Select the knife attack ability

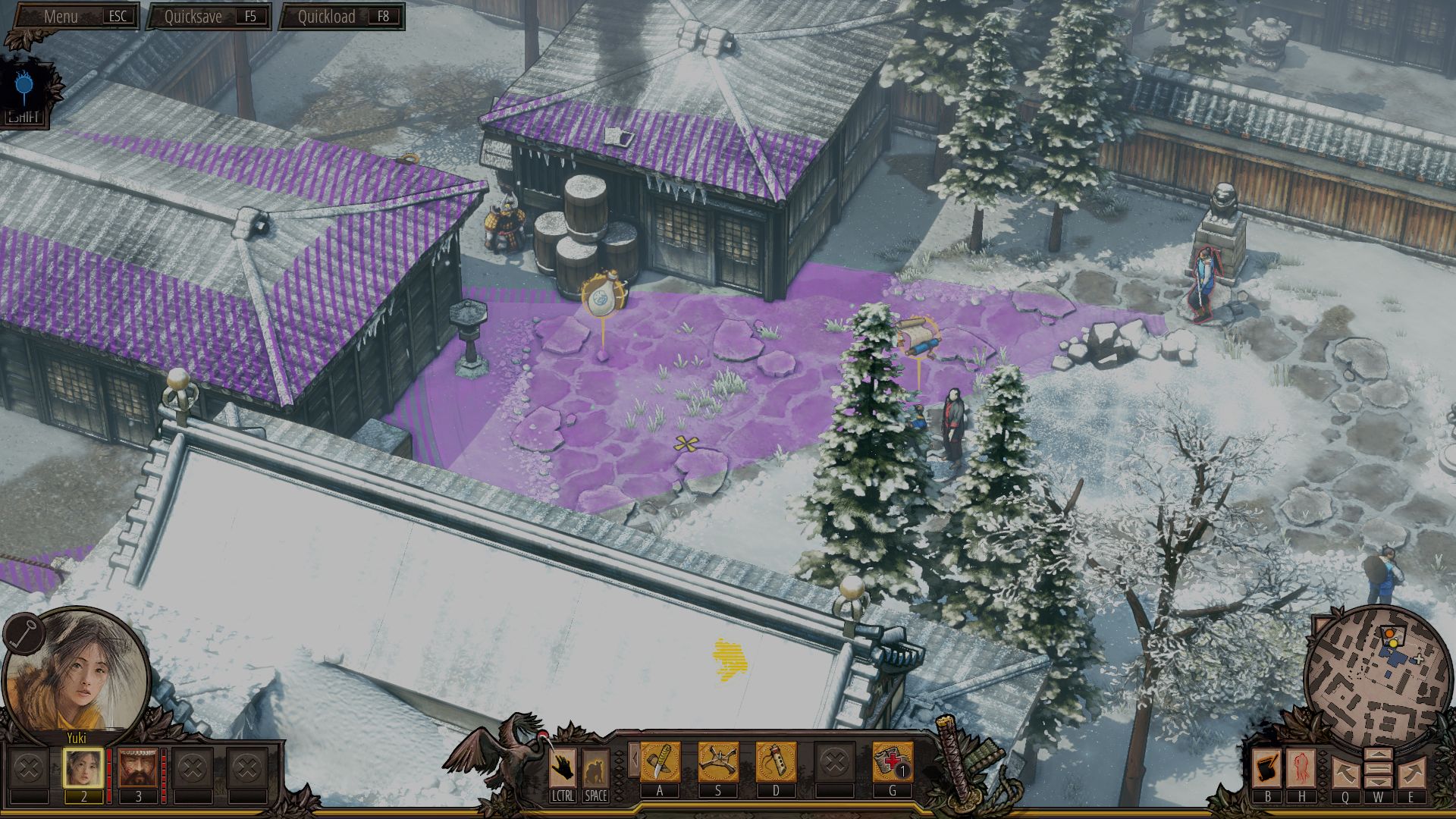[660, 762]
